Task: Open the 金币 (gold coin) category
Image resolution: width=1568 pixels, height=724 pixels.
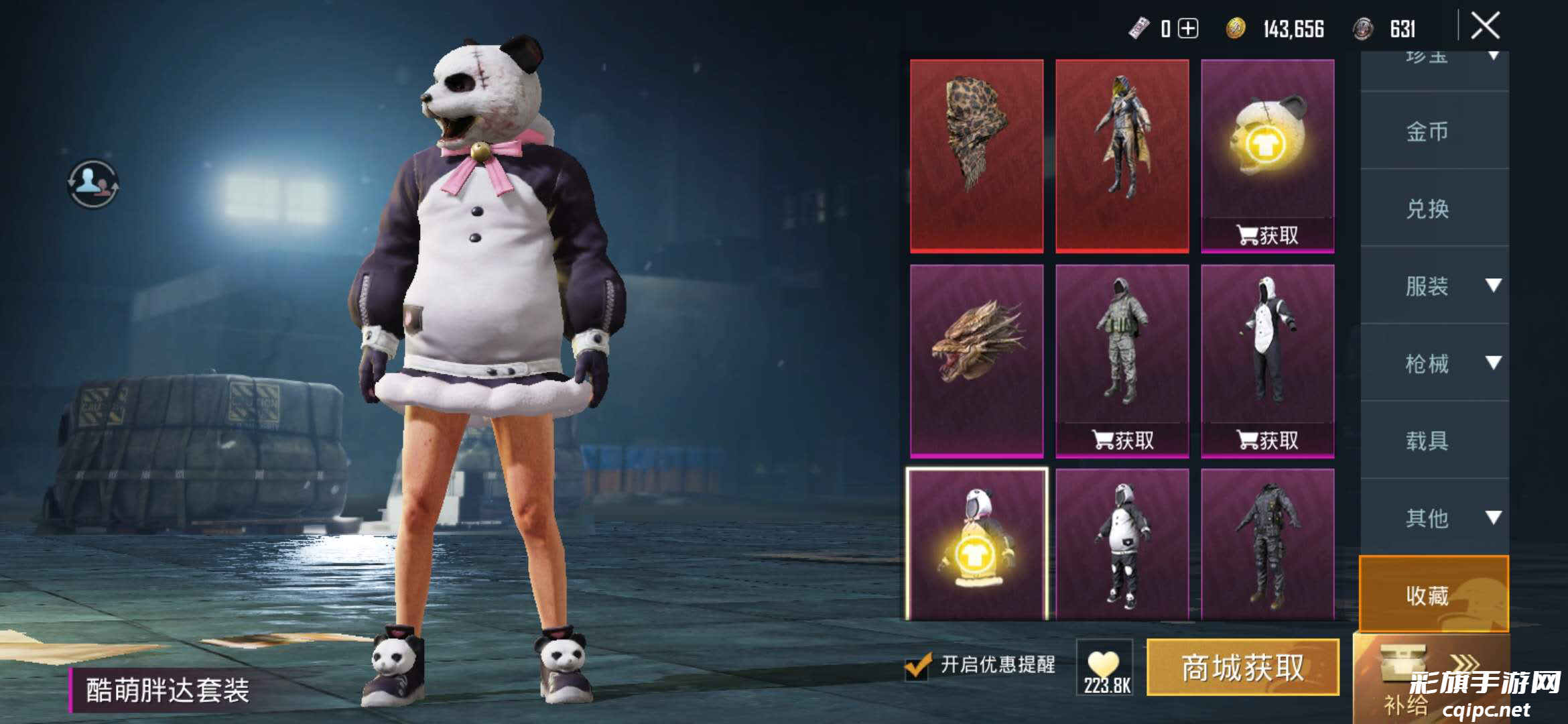Action: [x=1427, y=131]
